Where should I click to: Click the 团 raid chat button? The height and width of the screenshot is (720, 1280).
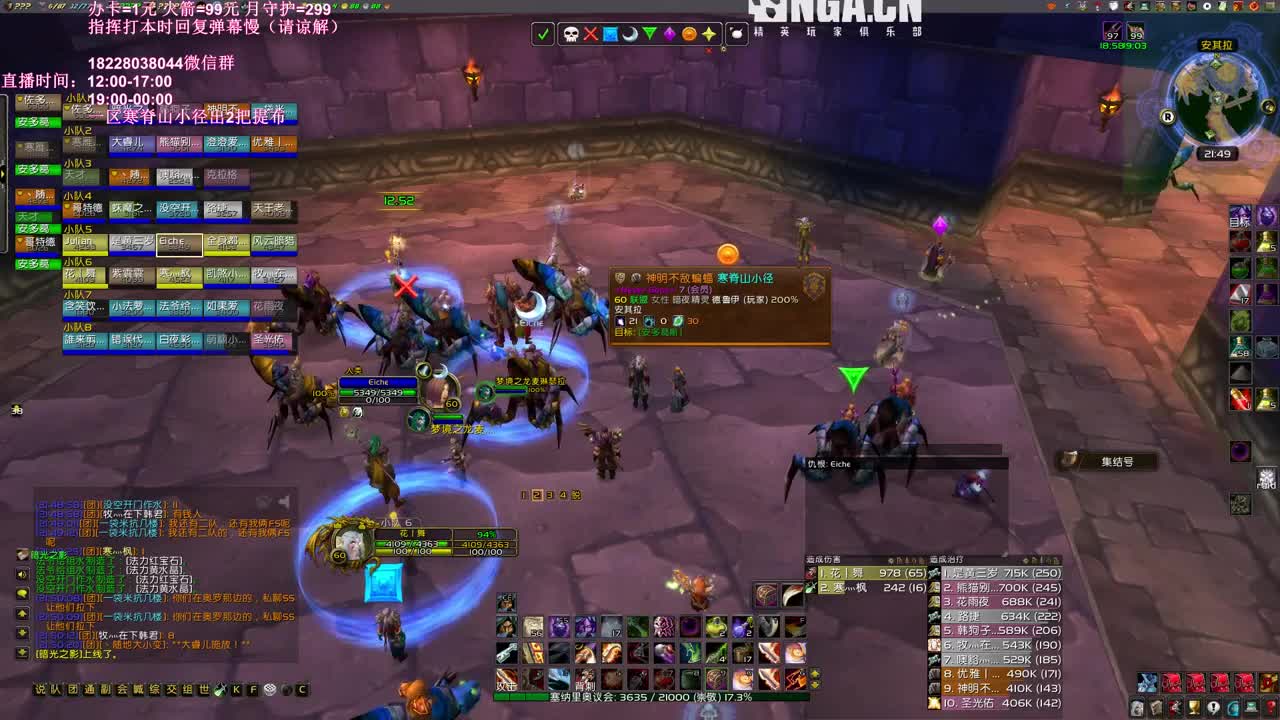click(72, 688)
